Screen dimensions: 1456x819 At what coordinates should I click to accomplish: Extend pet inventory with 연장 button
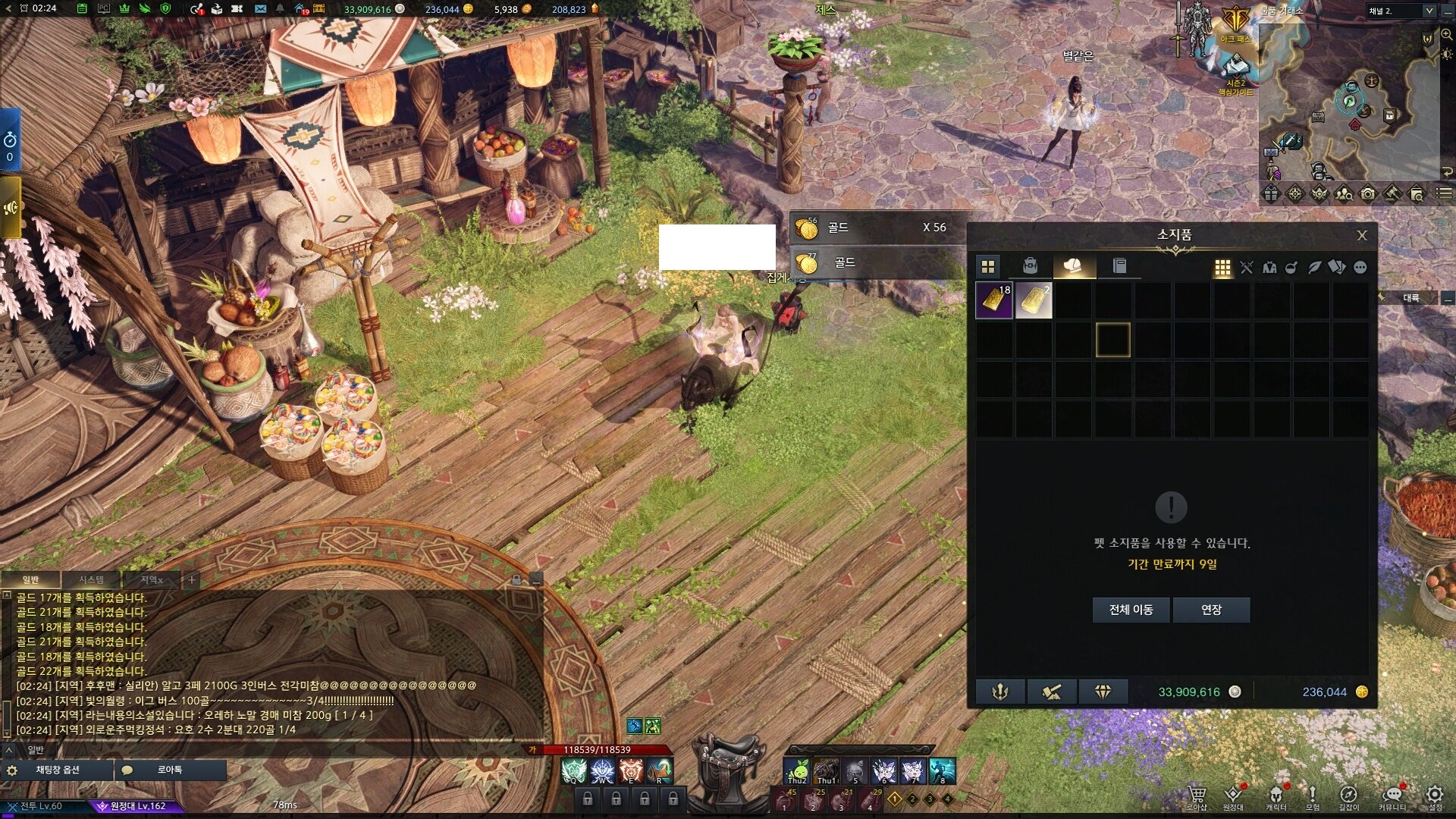1211,610
